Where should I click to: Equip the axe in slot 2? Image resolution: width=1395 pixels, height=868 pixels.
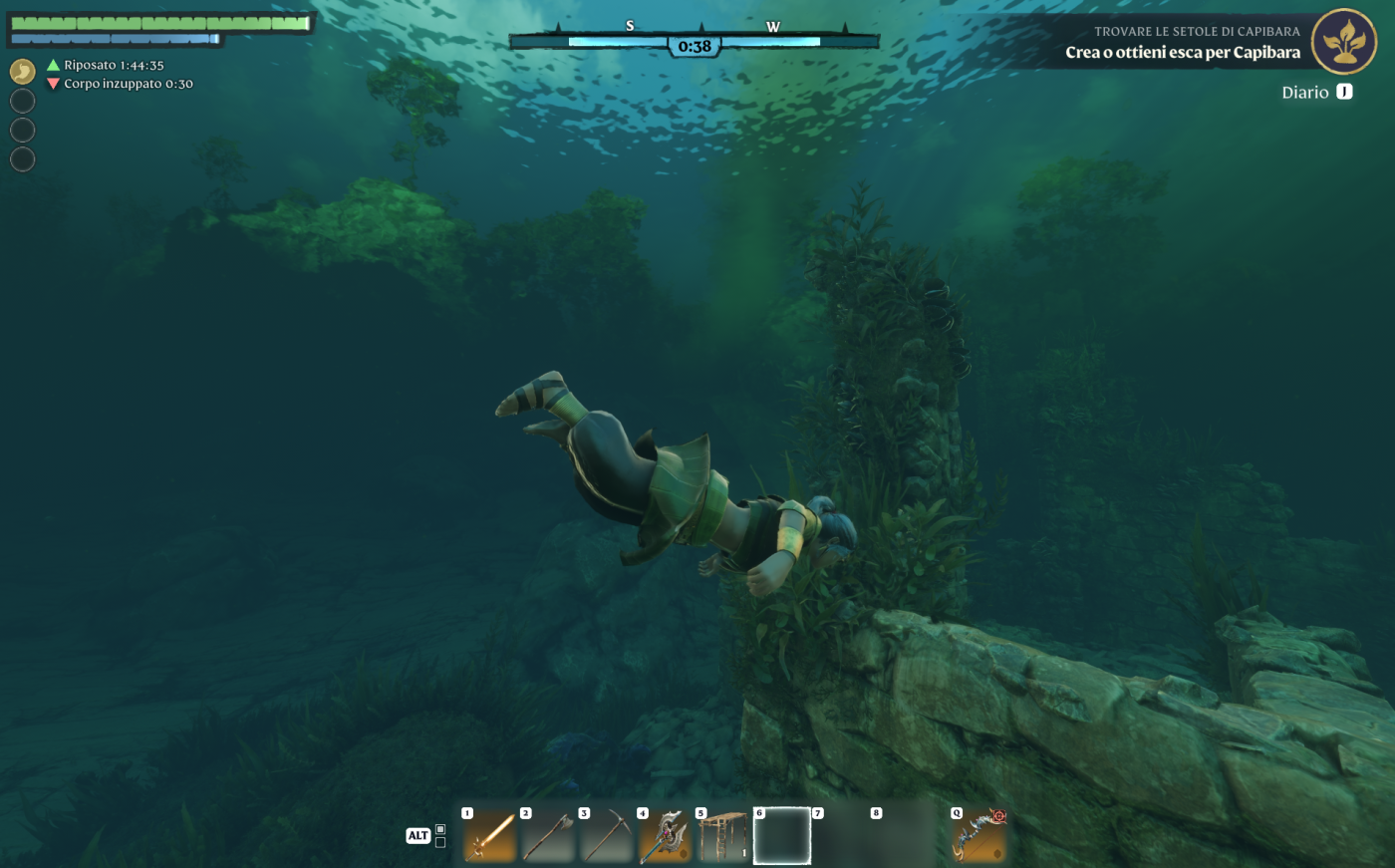point(548,835)
